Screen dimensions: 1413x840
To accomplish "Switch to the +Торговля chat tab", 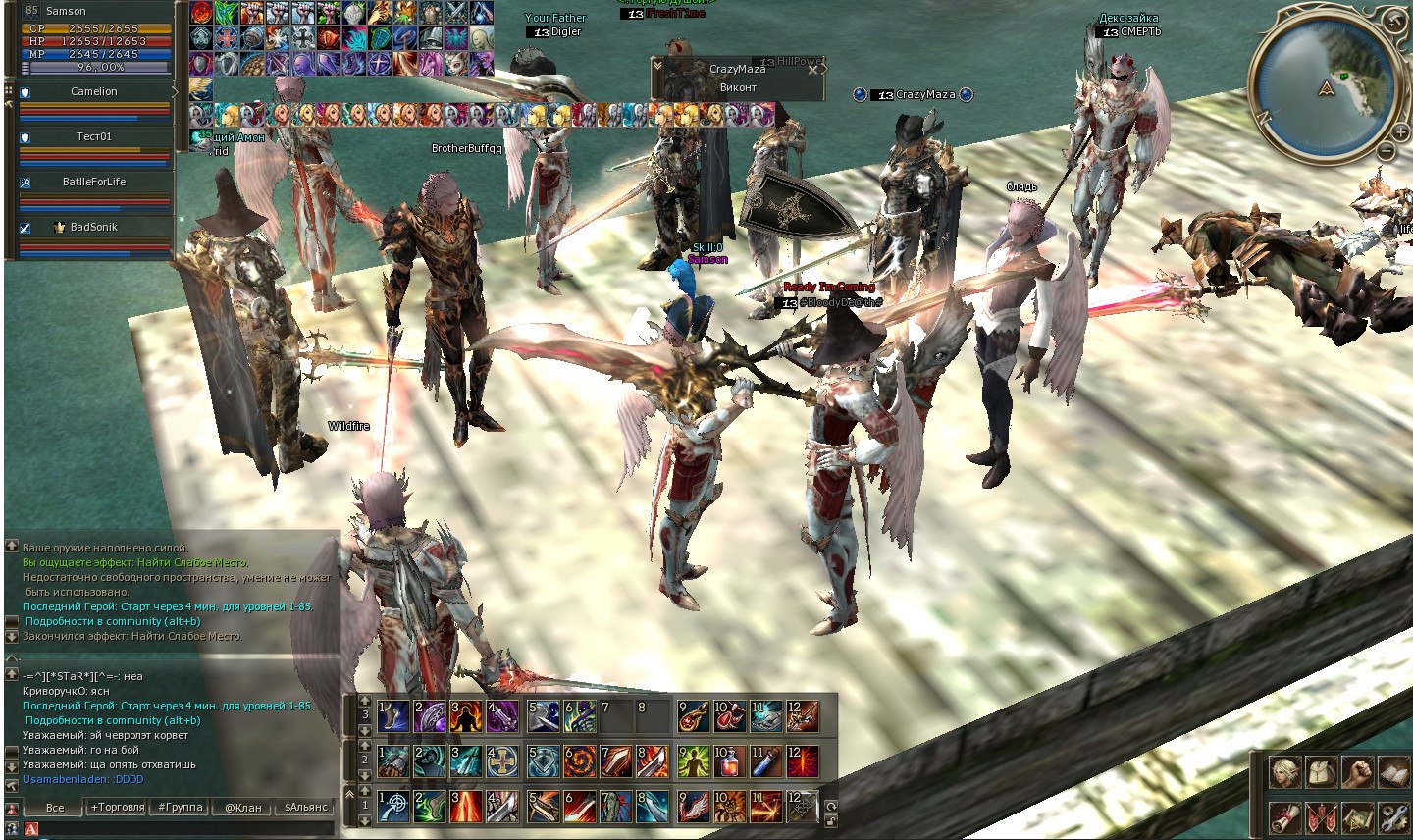I will coord(117,808).
